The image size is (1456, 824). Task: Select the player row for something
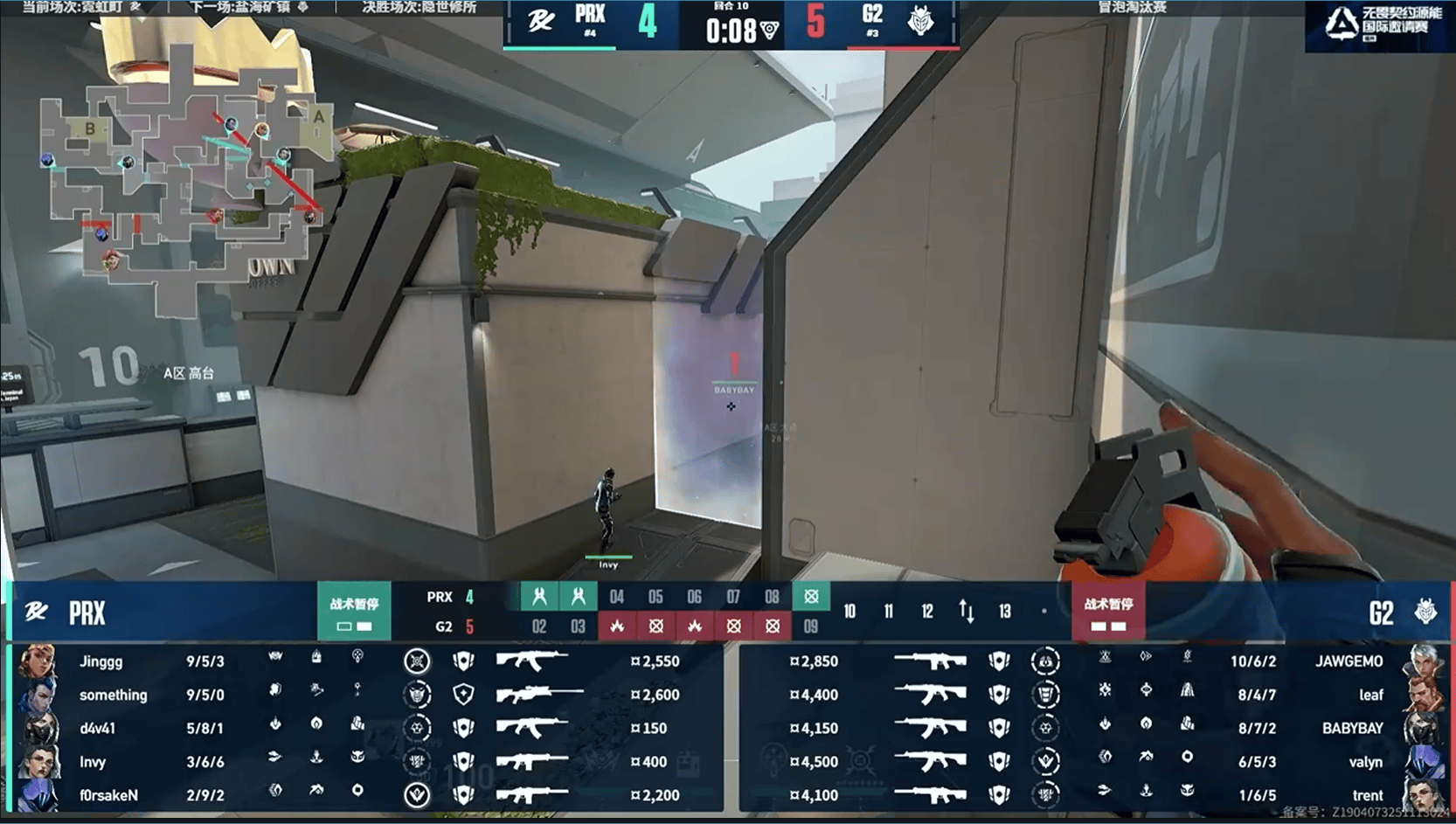(x=367, y=695)
